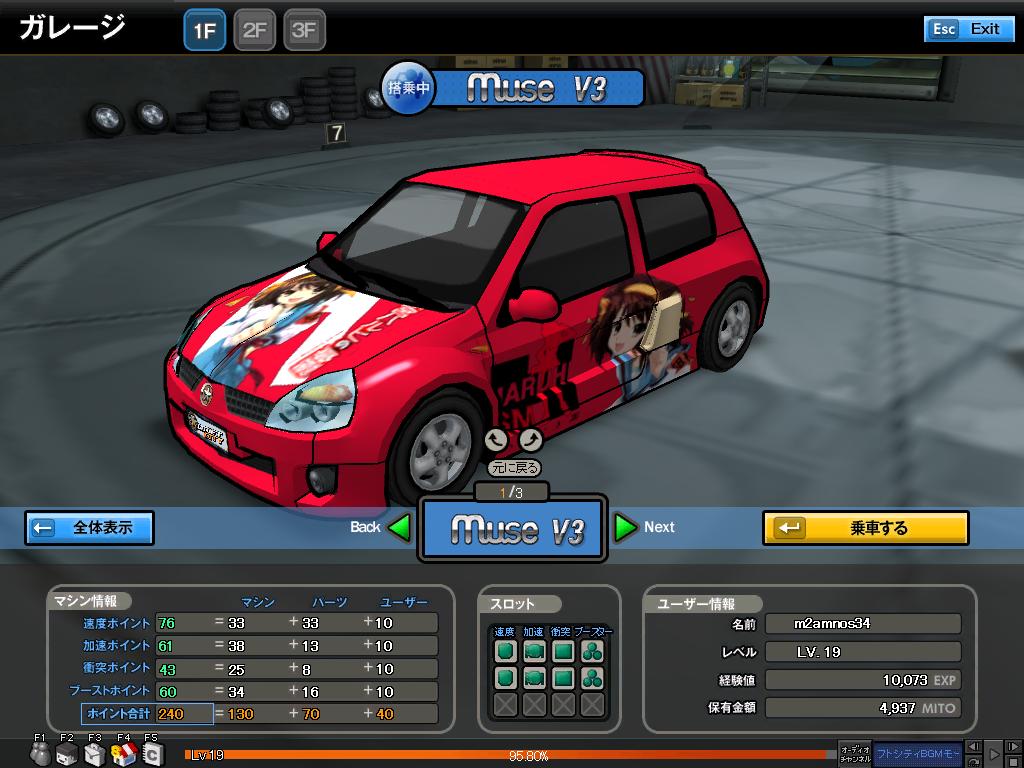Click the 全体表示 full view button
Viewport: 1024px width, 768px height.
pos(90,527)
